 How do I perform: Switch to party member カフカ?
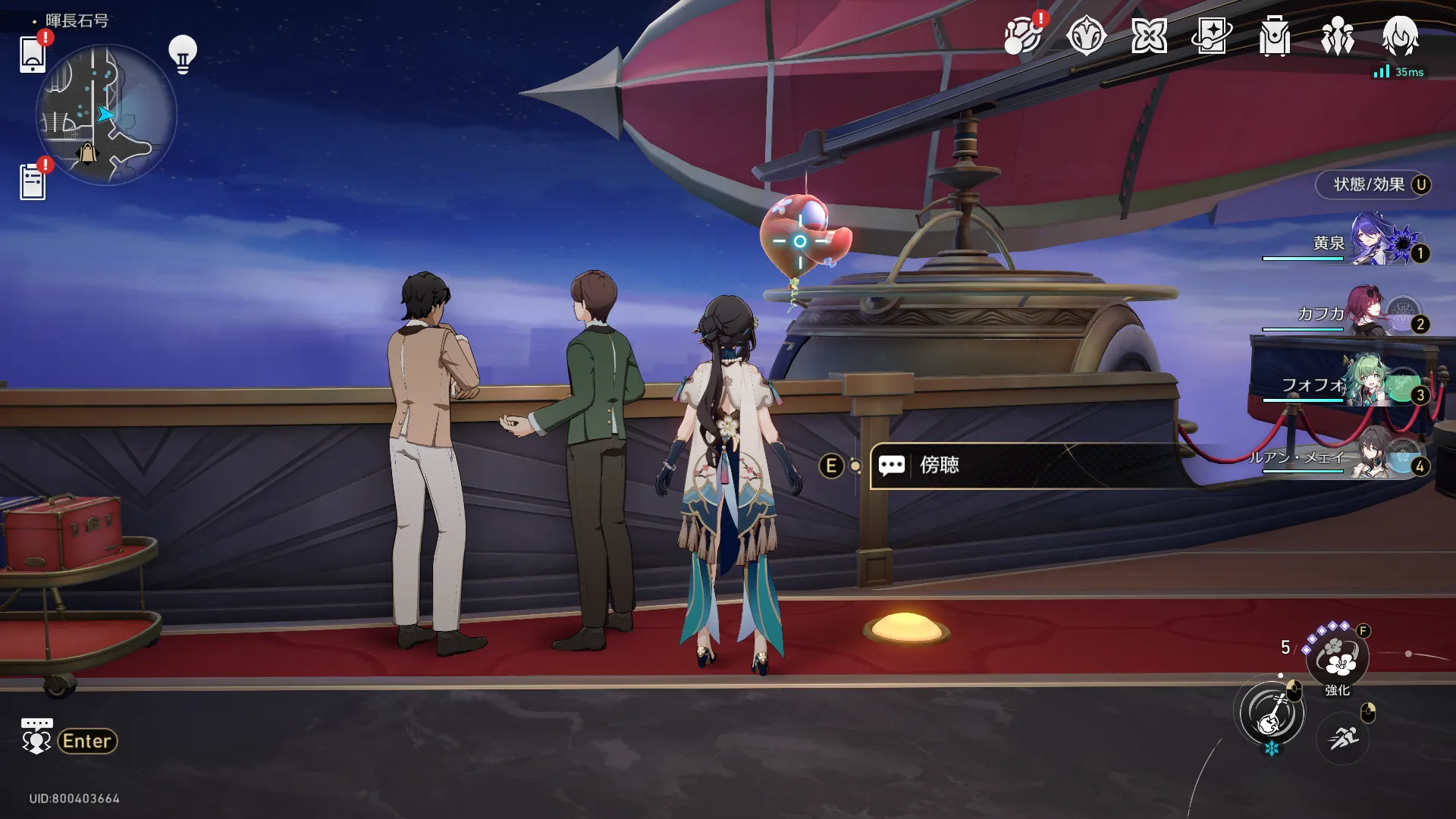coord(1365,313)
